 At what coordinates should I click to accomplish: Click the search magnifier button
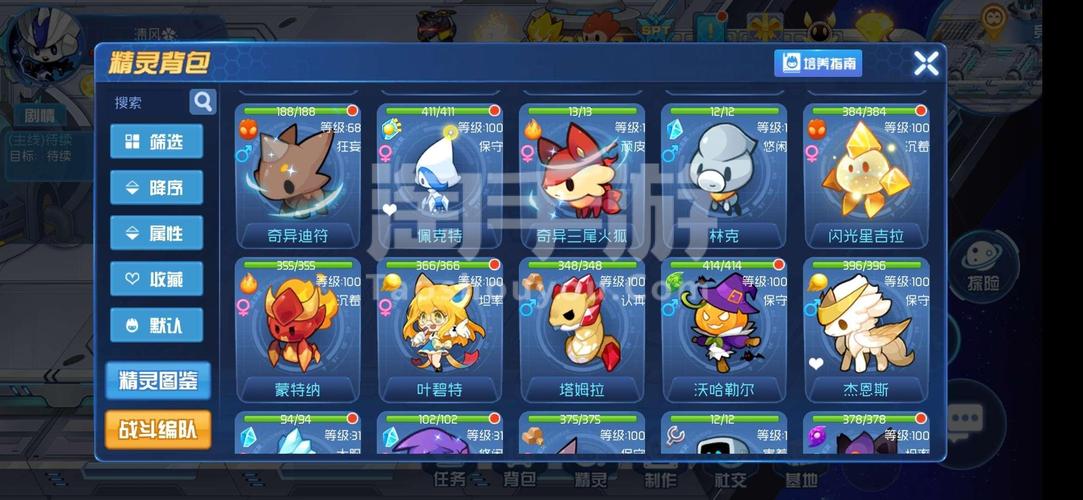[x=203, y=101]
